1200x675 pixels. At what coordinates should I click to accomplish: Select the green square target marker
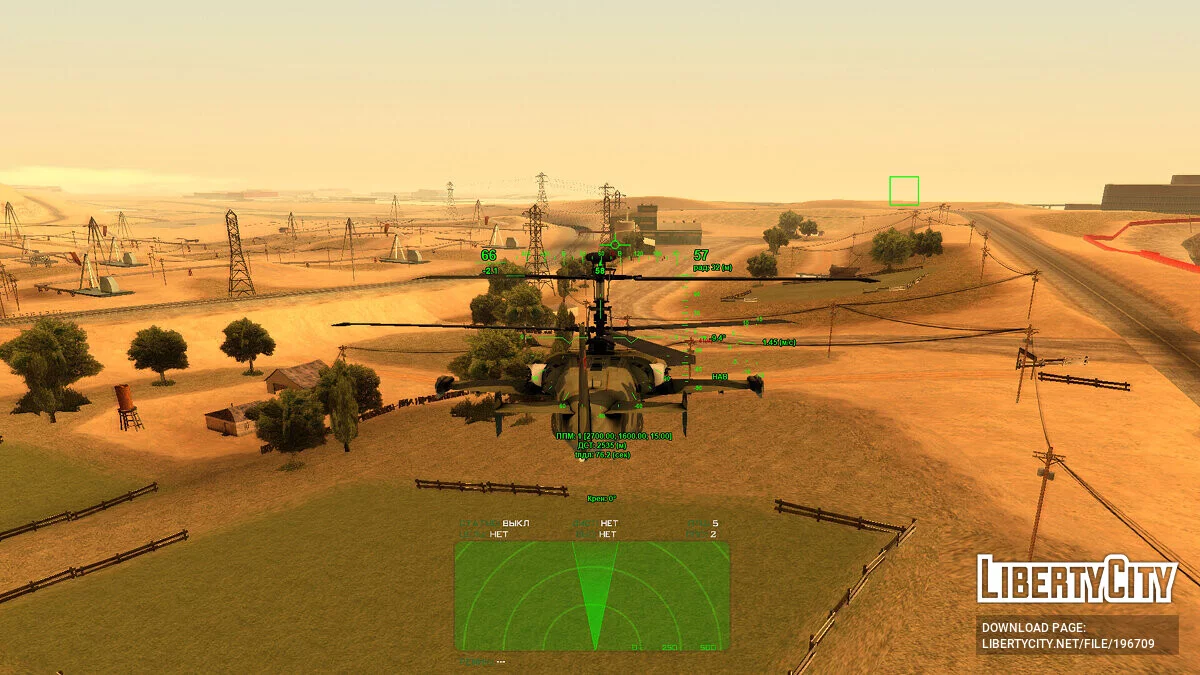coord(904,191)
